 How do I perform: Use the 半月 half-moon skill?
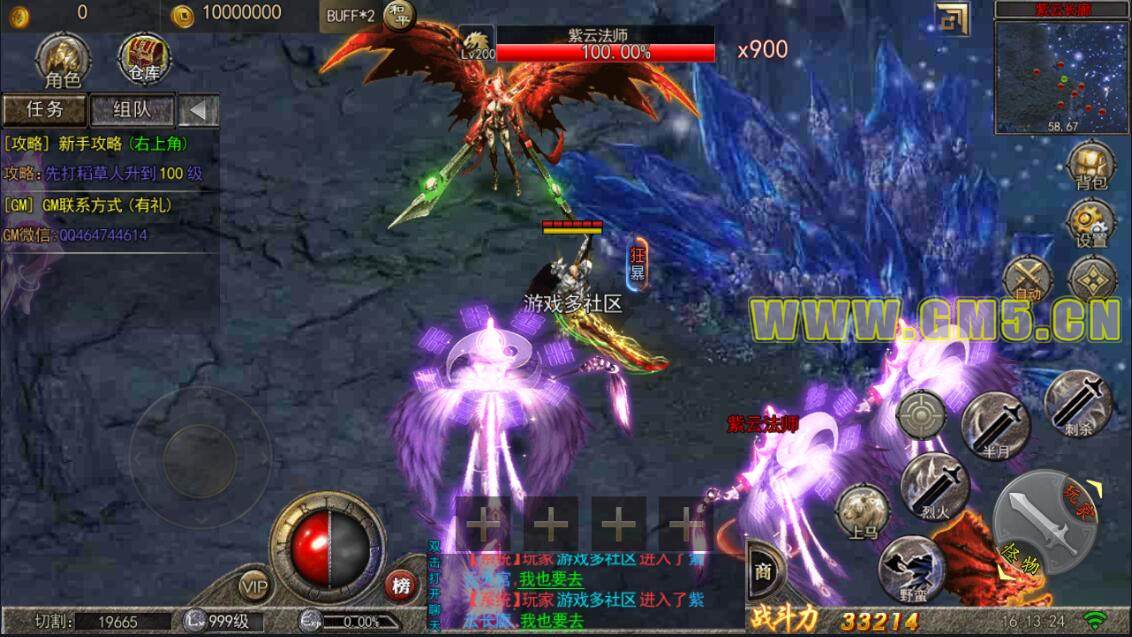point(995,425)
